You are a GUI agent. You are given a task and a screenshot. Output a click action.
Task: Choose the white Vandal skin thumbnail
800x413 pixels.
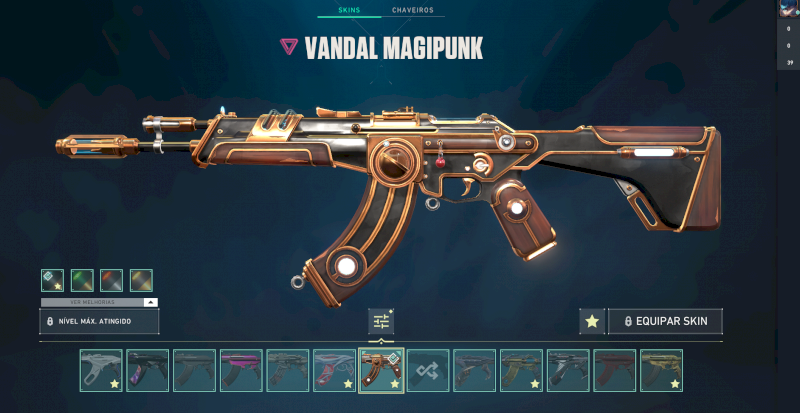pyautogui.click(x=101, y=370)
